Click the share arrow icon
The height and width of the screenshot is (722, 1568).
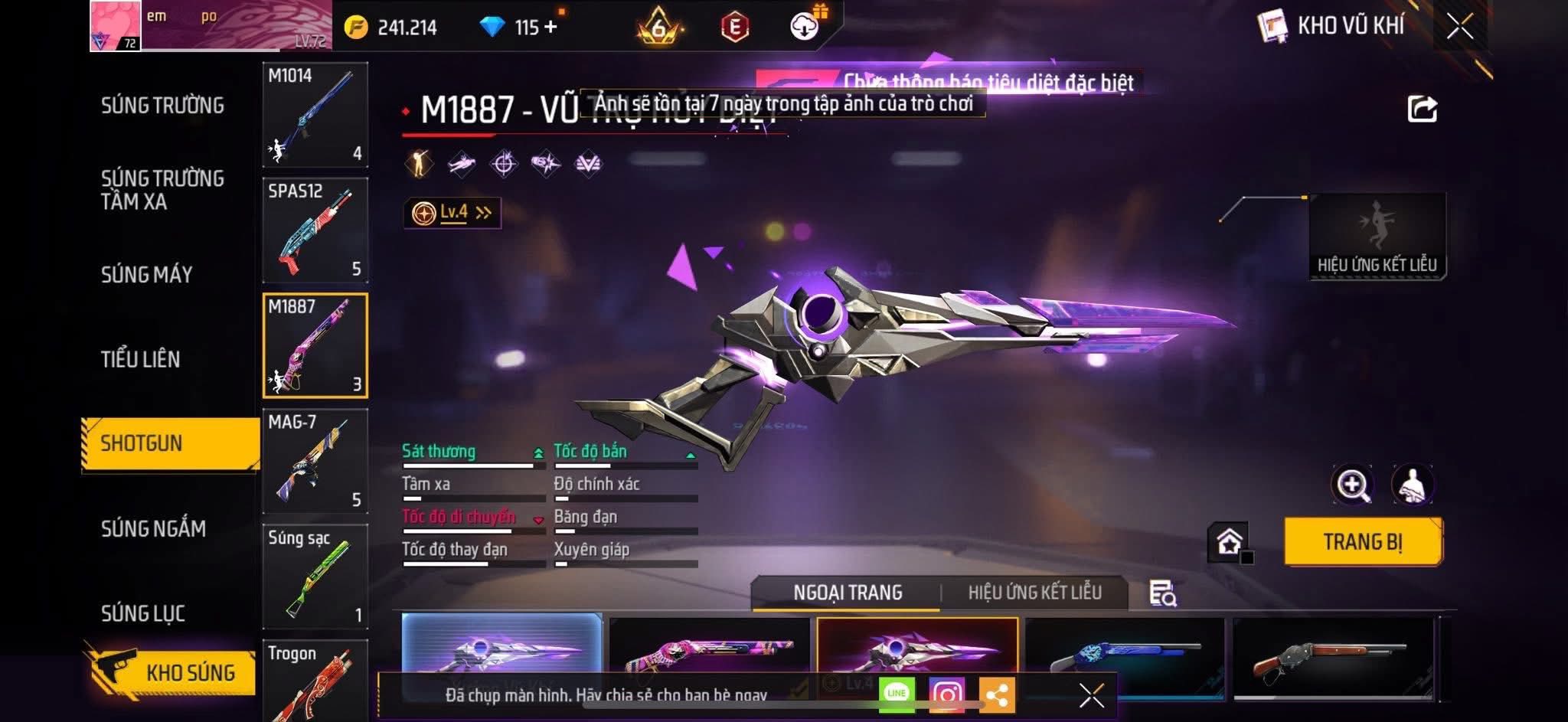1422,109
